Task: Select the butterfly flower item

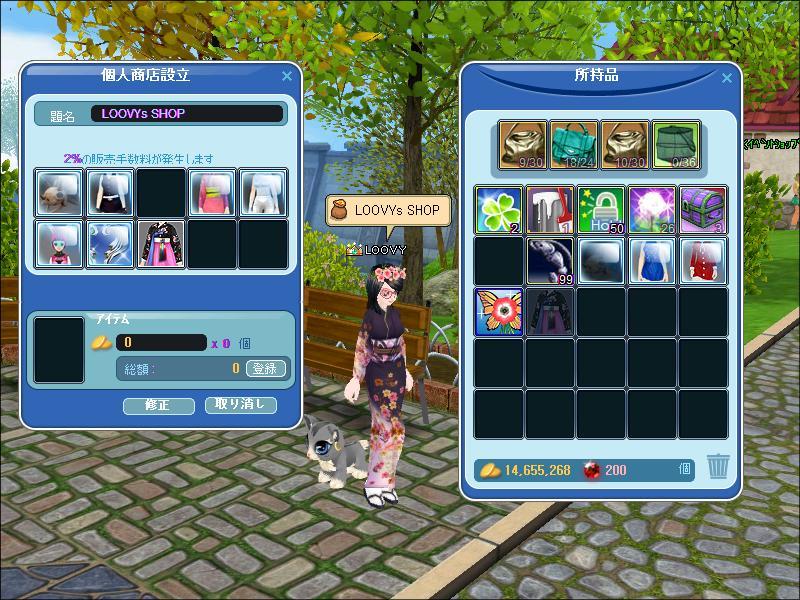Action: 499,312
